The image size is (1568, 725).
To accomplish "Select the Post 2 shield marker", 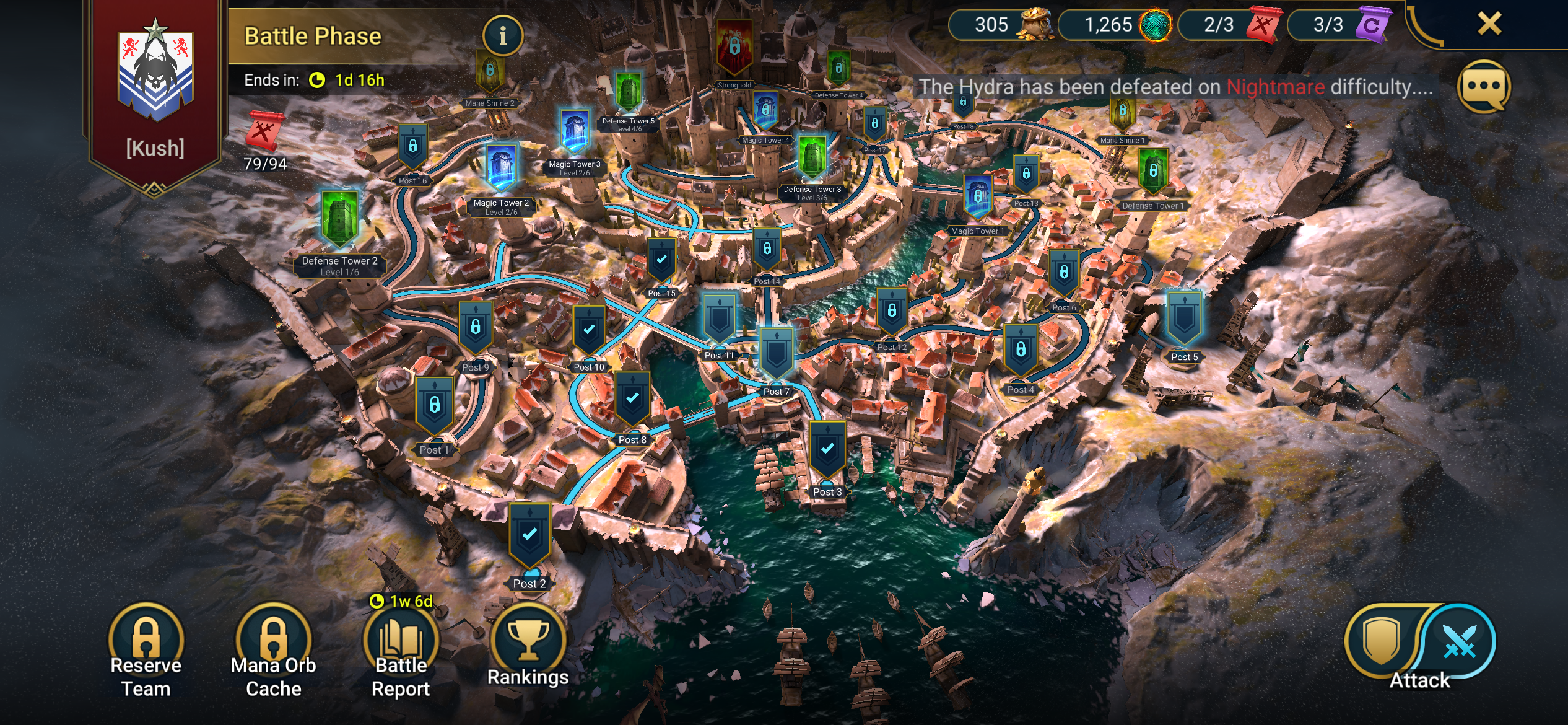I will 529,535.
